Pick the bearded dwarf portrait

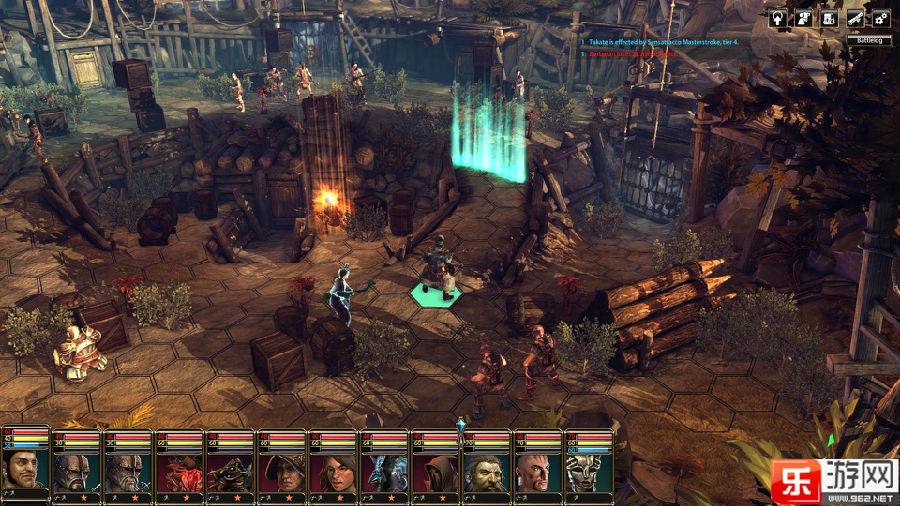pos(486,472)
